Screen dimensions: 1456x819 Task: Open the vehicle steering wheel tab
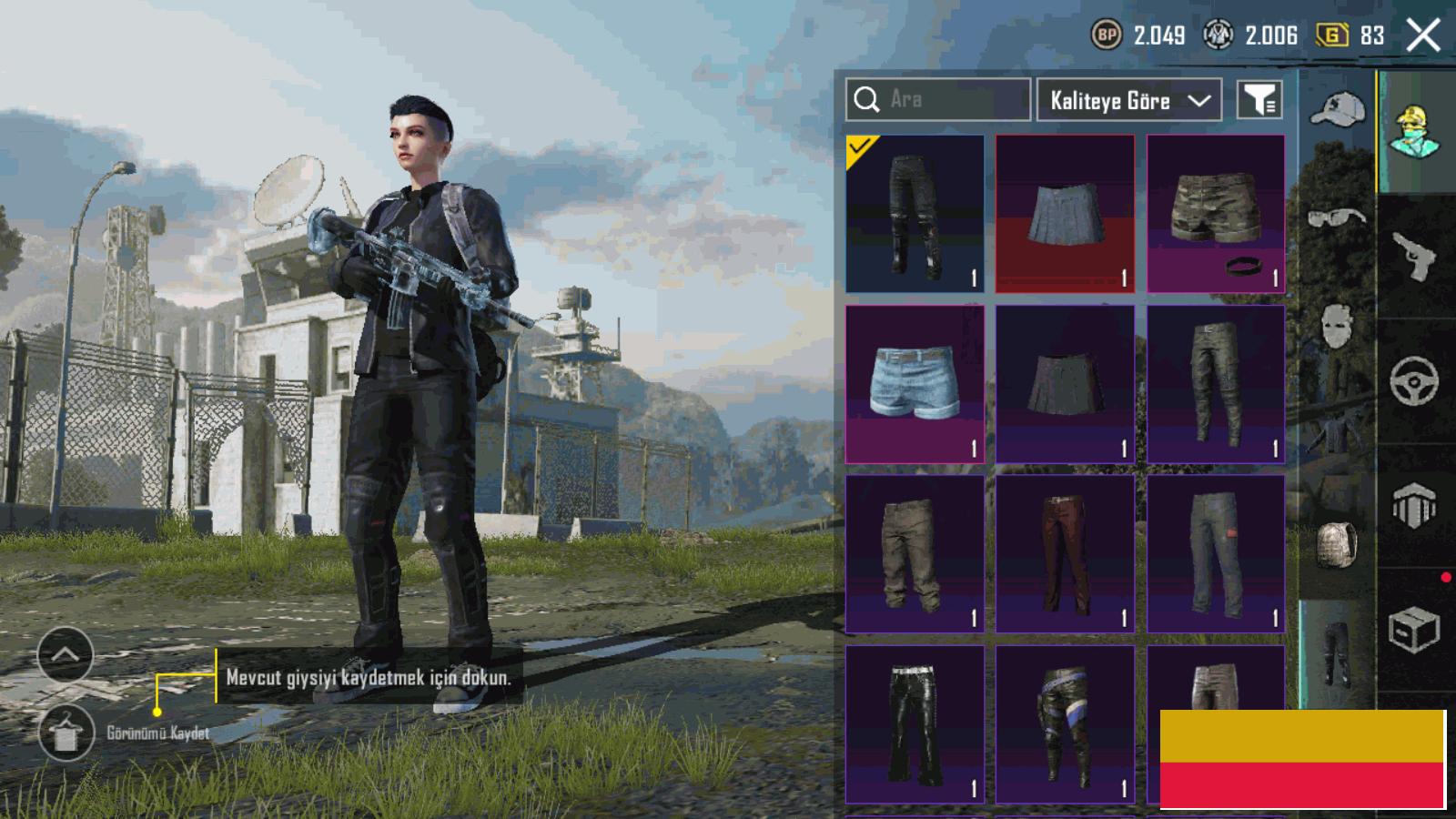(x=1413, y=380)
